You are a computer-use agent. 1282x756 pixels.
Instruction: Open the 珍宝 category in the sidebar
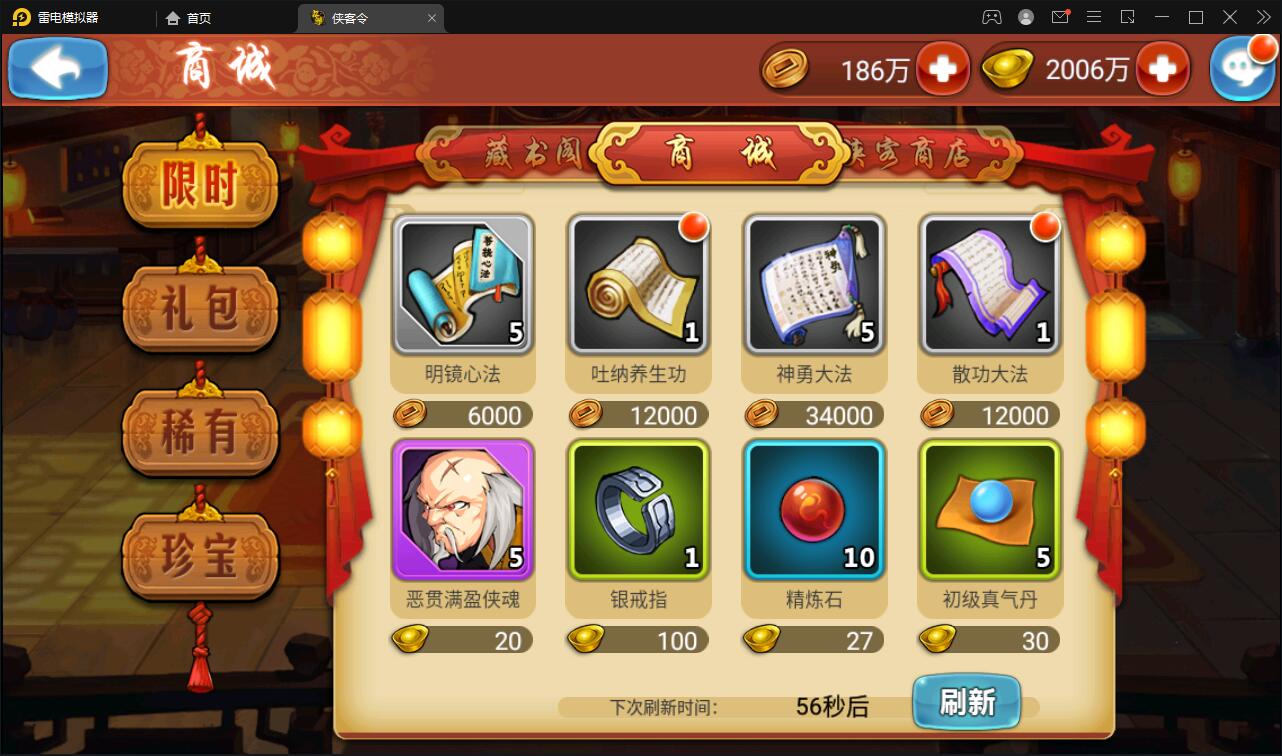tap(199, 558)
